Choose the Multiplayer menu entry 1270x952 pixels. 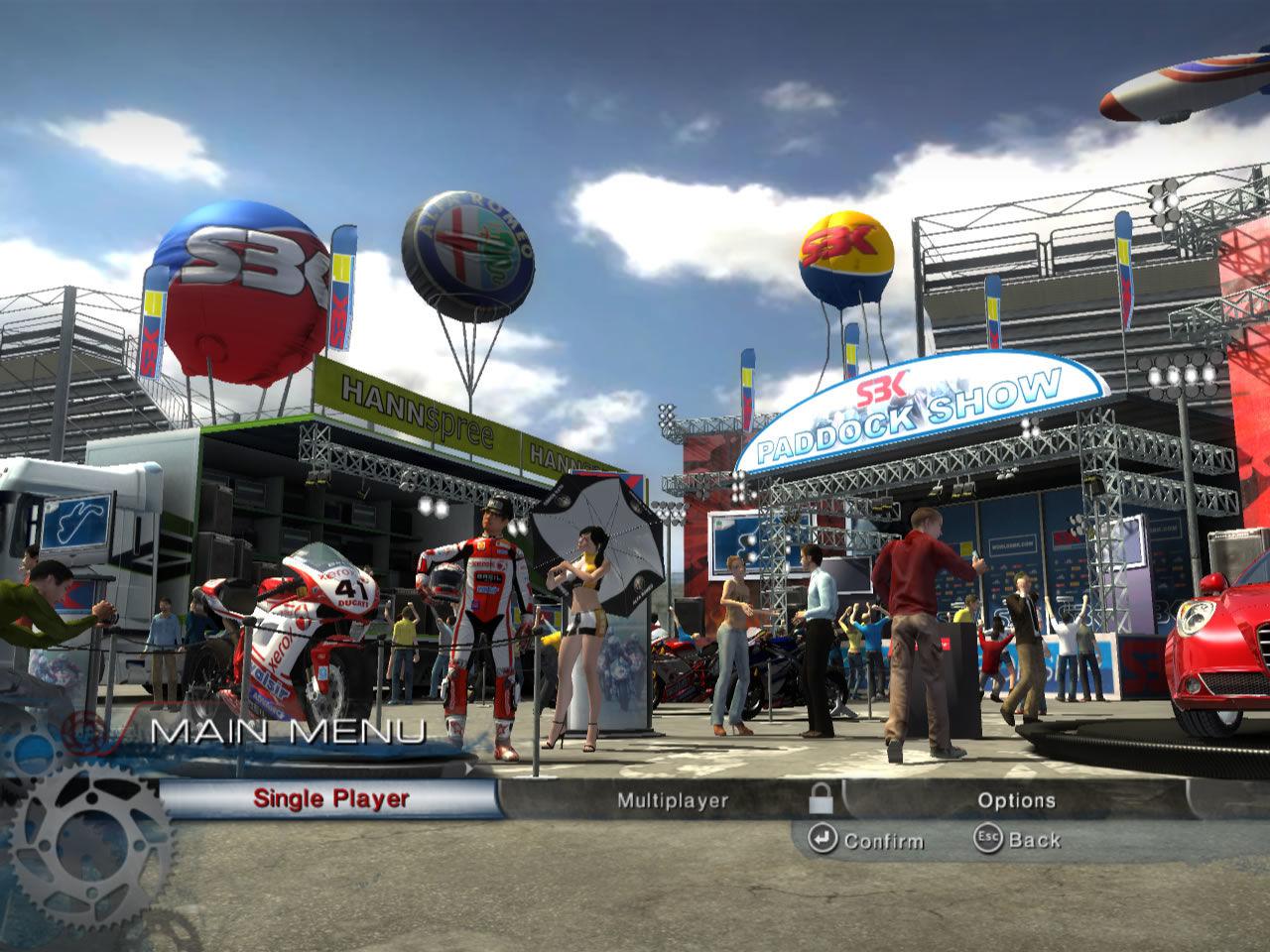(x=672, y=800)
